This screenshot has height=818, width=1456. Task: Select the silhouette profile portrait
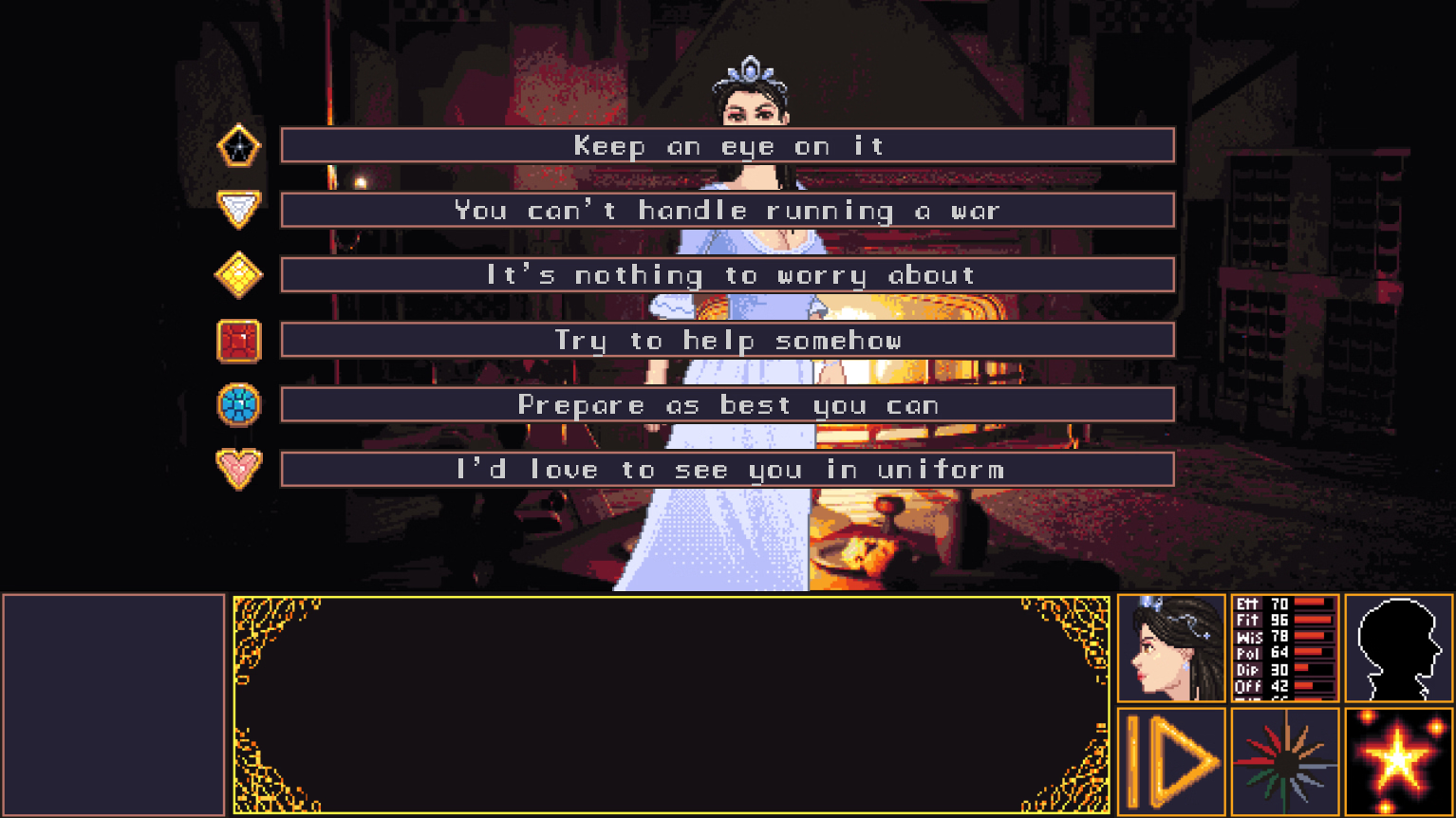point(1398,648)
